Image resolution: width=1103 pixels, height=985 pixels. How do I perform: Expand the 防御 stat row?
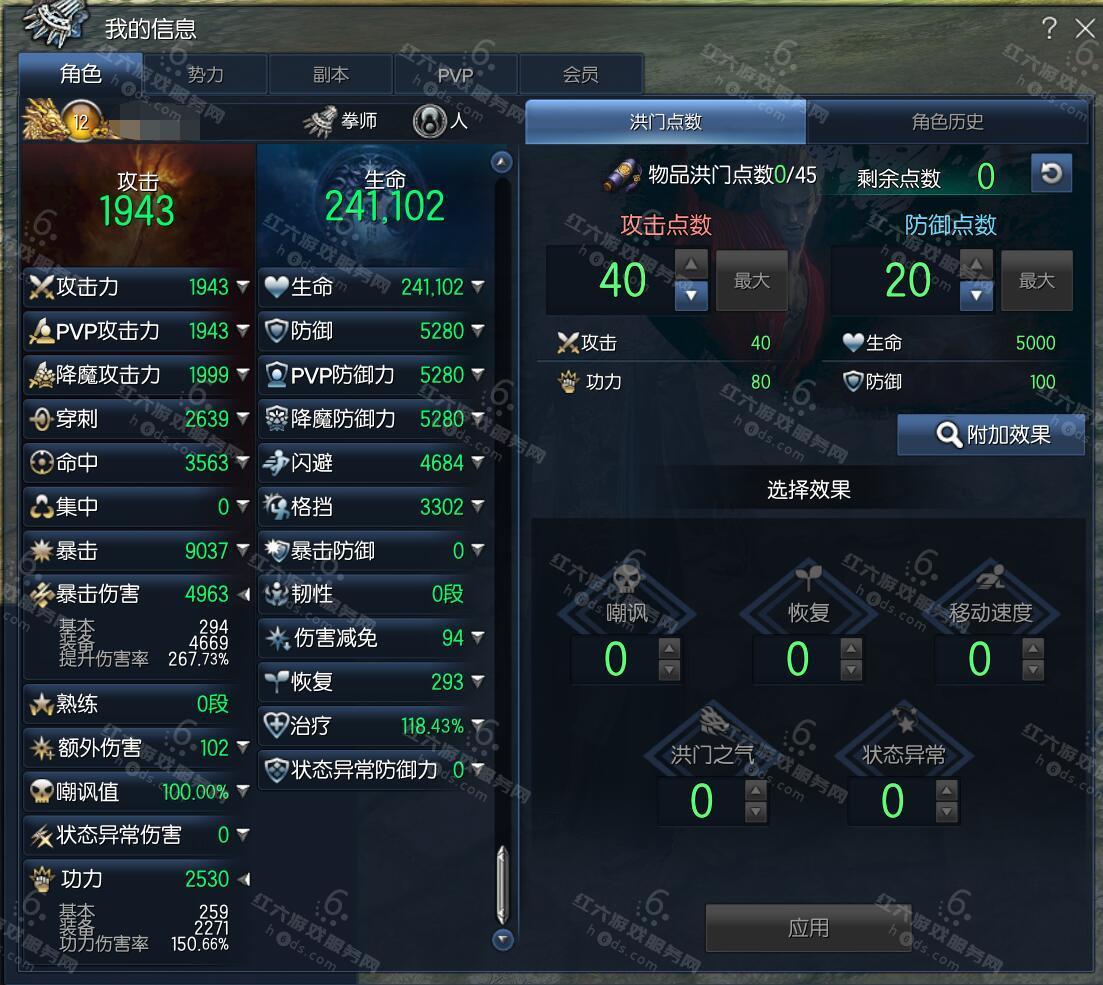coord(478,331)
